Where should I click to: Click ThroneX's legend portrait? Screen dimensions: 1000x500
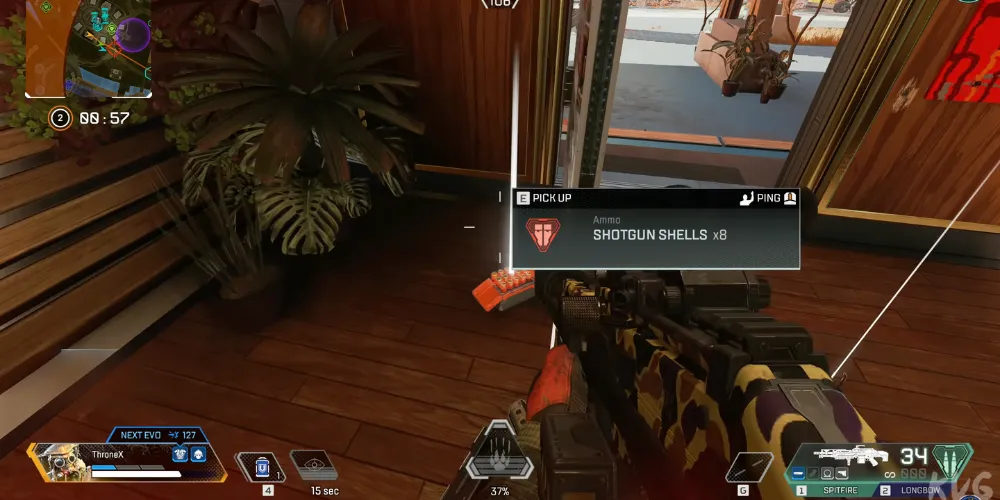coord(58,464)
